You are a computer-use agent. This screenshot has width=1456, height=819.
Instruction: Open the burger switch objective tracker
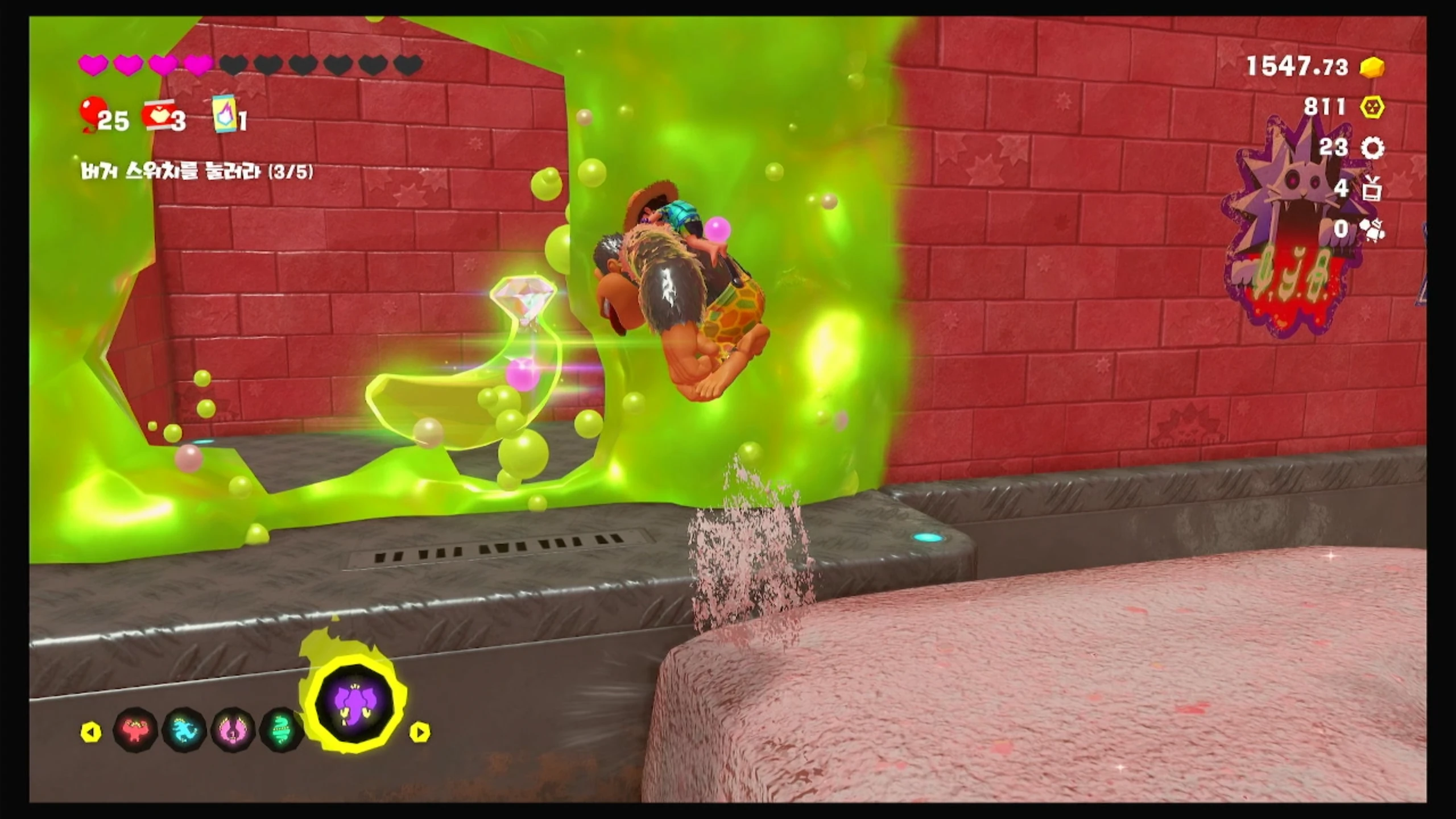point(197,171)
